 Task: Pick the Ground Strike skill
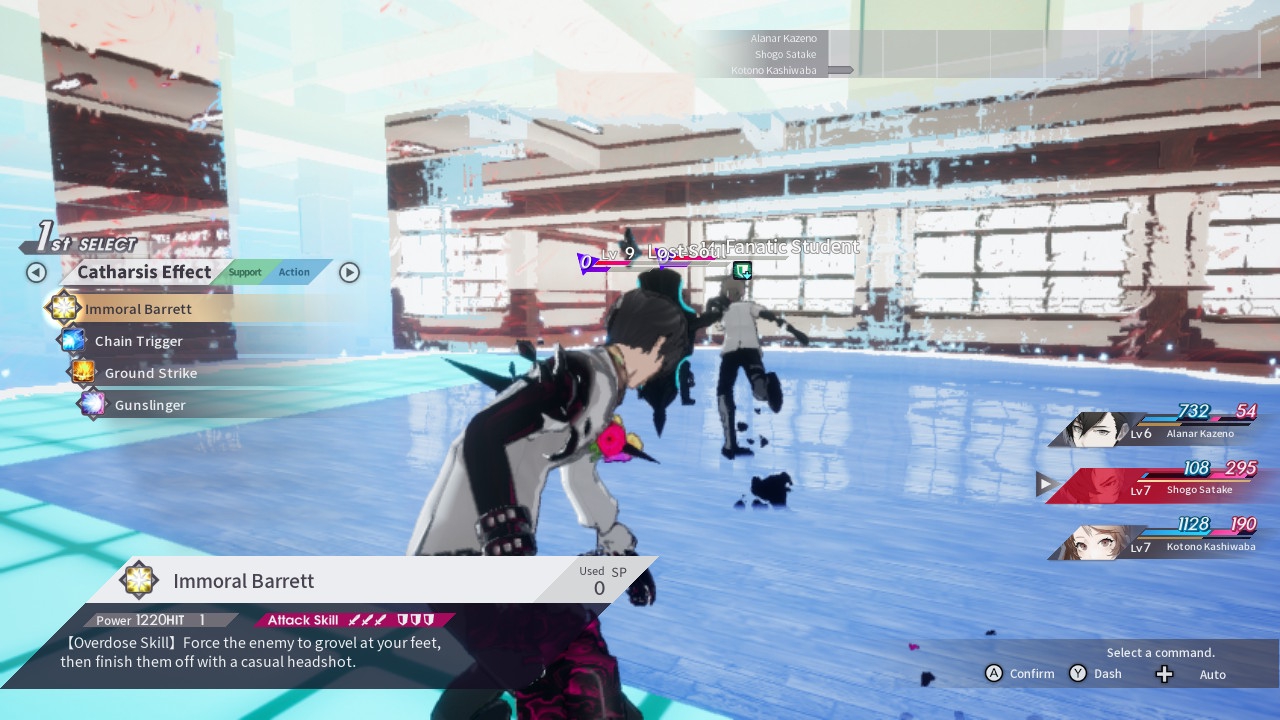(x=150, y=373)
